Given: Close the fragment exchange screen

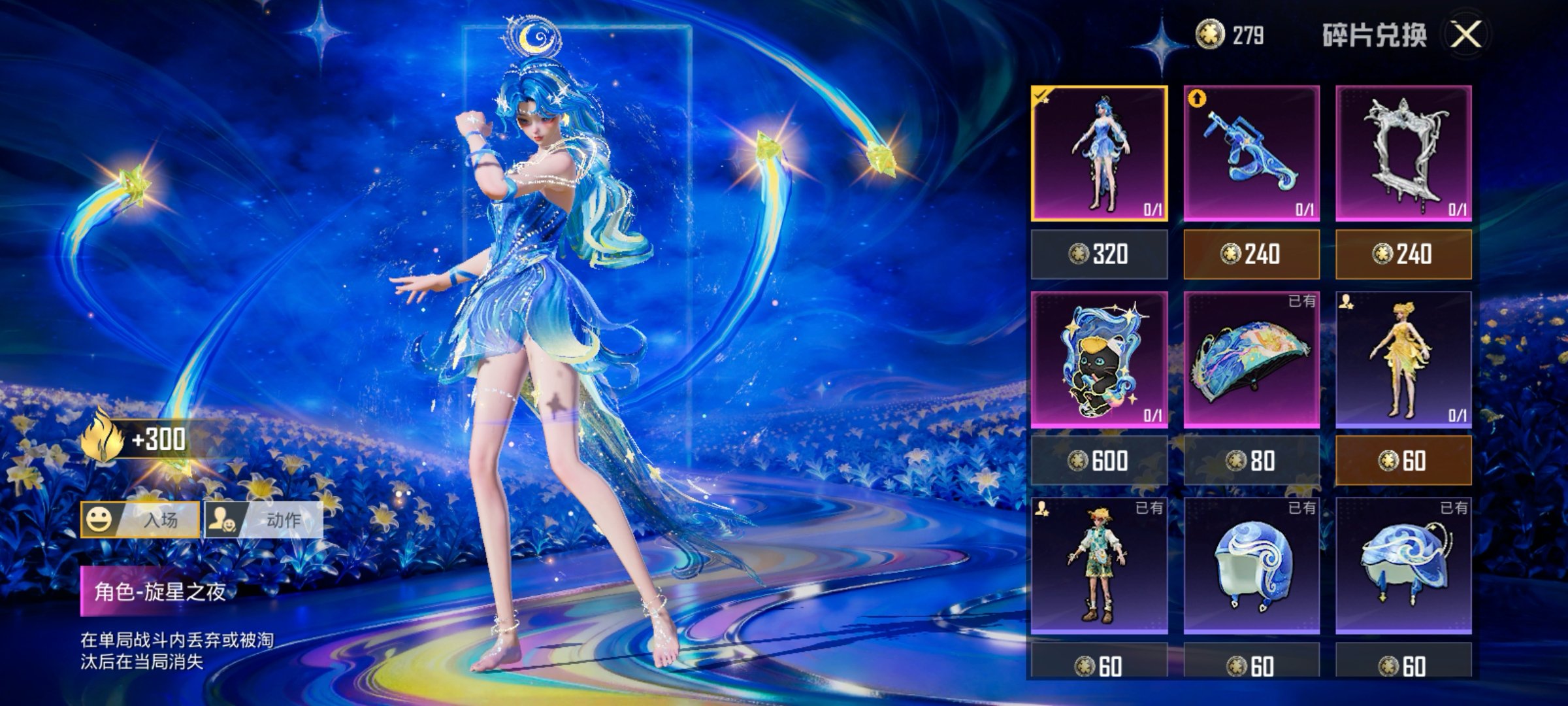Looking at the screenshot, I should (x=1466, y=35).
